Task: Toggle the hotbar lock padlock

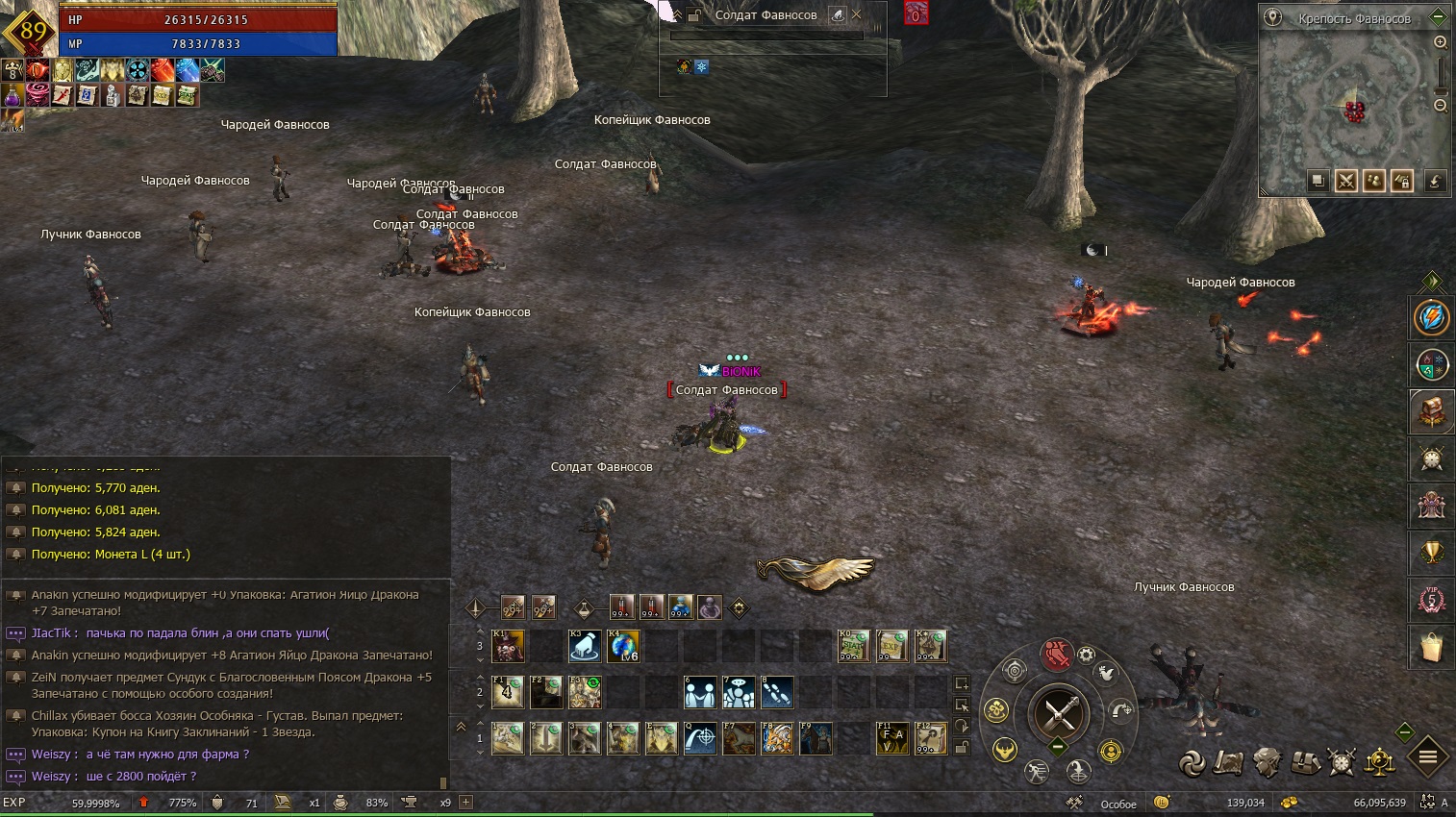Action: 961,748
